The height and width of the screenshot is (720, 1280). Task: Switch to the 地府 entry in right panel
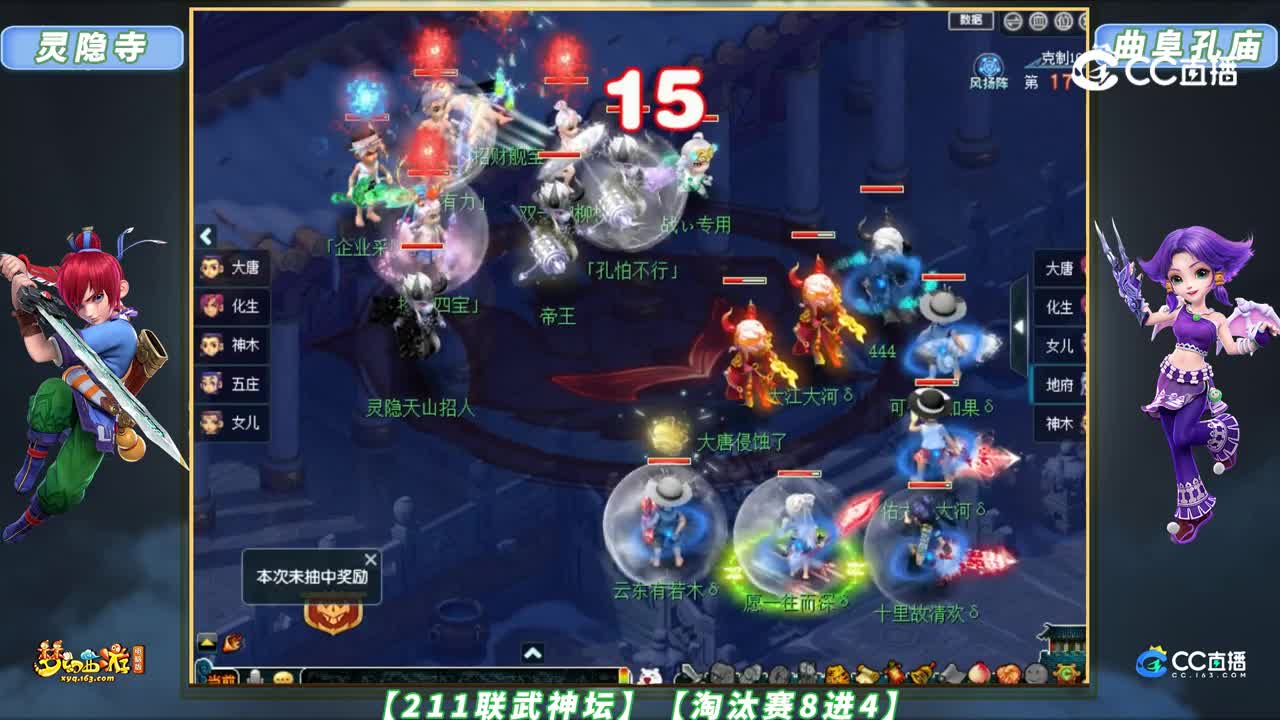point(1061,386)
